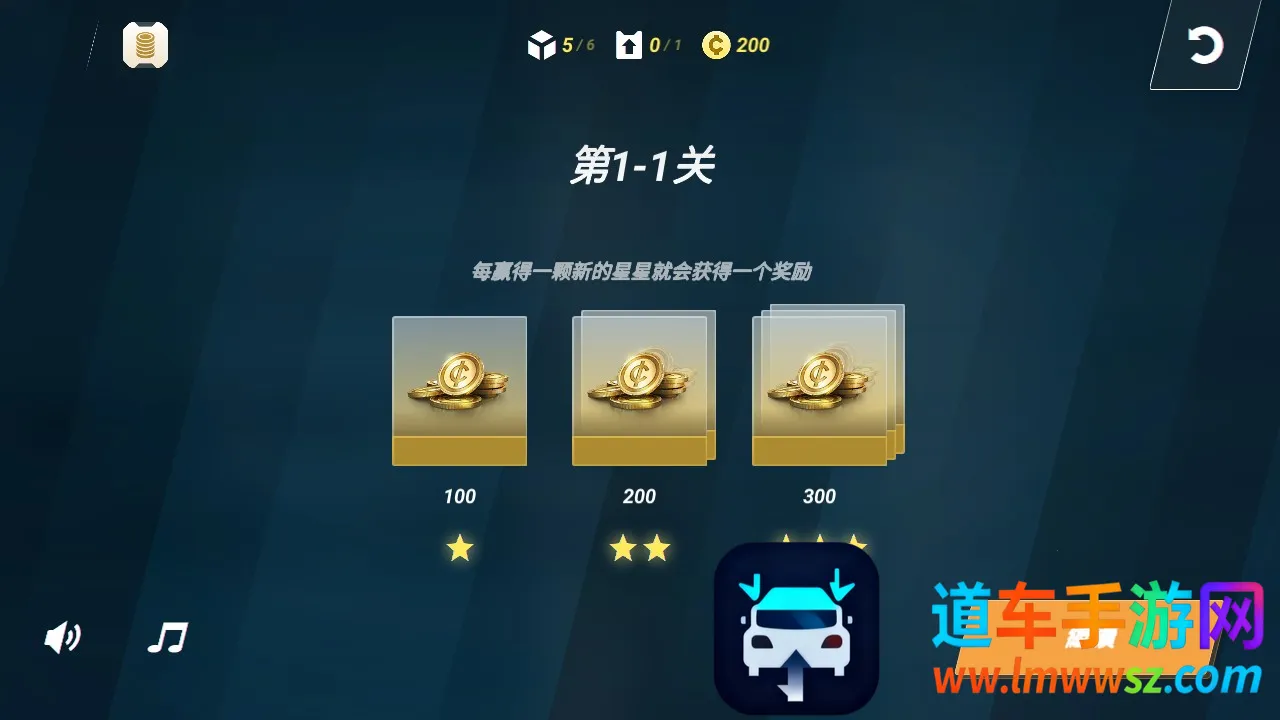Viewport: 1280px width, 720px height.
Task: Click the level title 第1-1关
Action: click(x=643, y=166)
